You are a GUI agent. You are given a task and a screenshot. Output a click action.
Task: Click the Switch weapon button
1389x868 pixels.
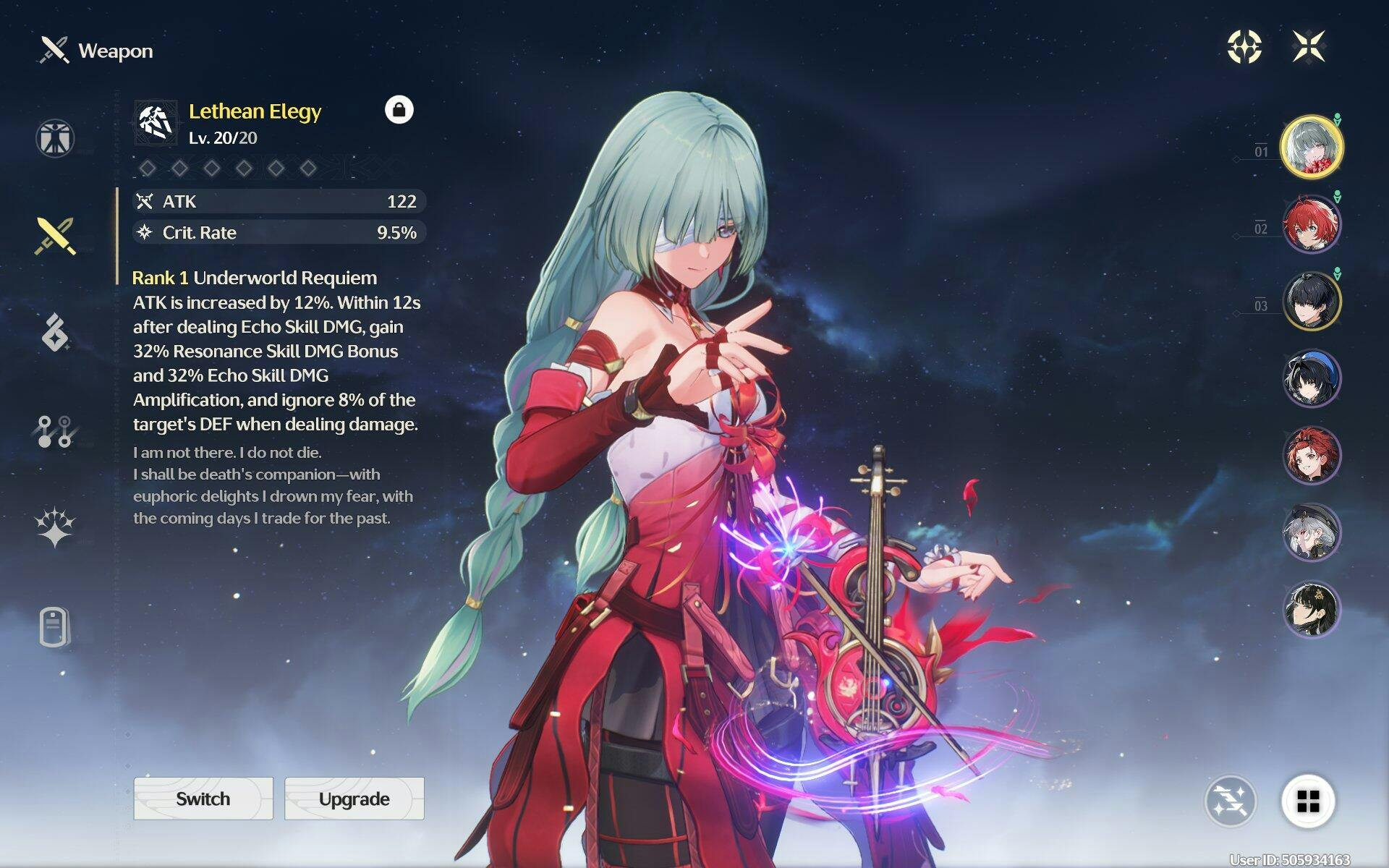[203, 799]
